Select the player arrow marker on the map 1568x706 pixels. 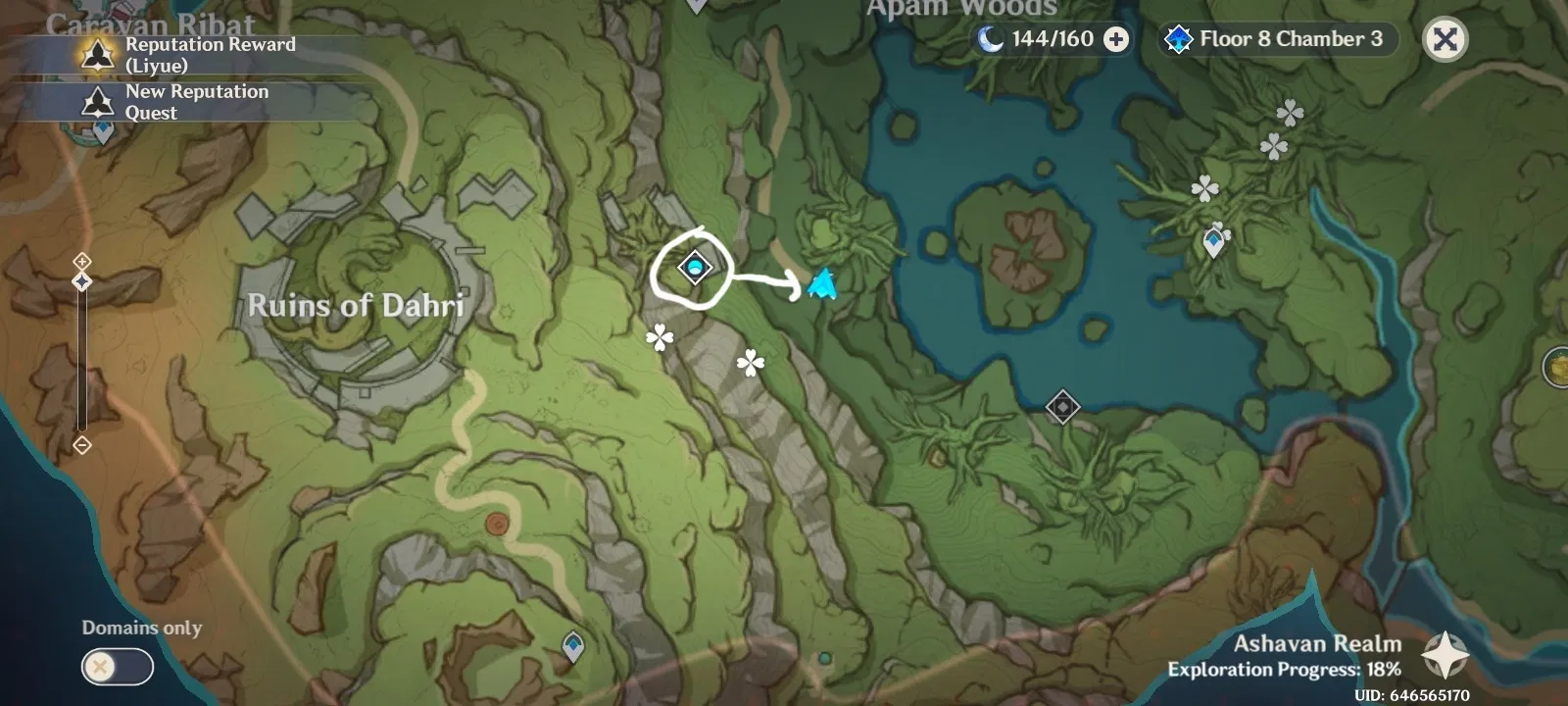click(821, 284)
